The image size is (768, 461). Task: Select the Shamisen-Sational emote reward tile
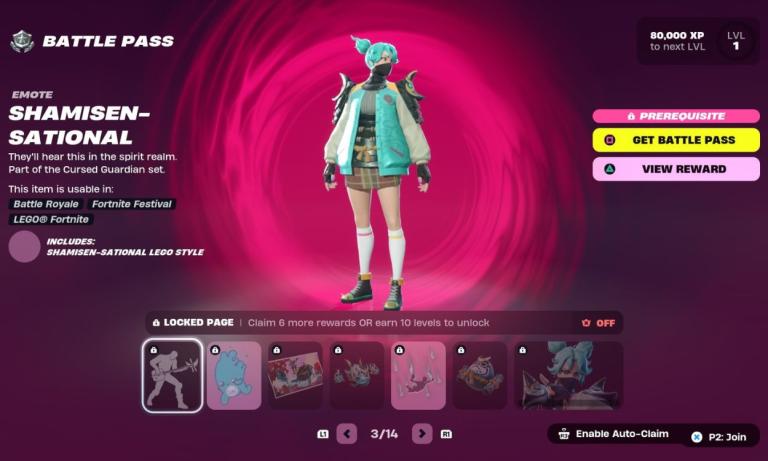point(172,375)
